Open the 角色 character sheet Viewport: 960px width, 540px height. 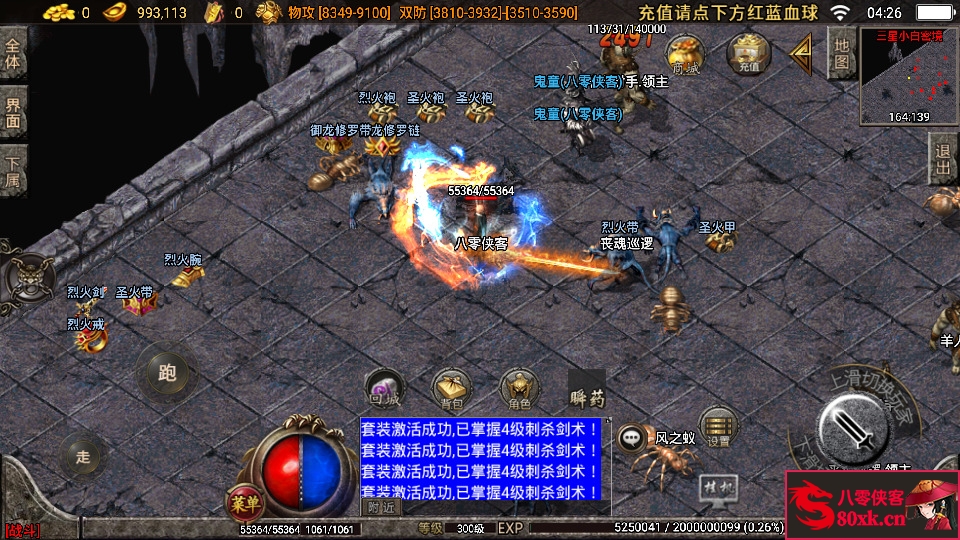coord(519,389)
